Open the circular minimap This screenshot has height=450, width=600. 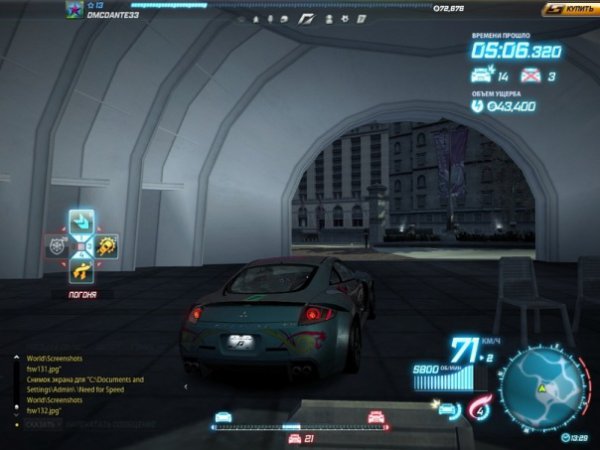point(539,391)
